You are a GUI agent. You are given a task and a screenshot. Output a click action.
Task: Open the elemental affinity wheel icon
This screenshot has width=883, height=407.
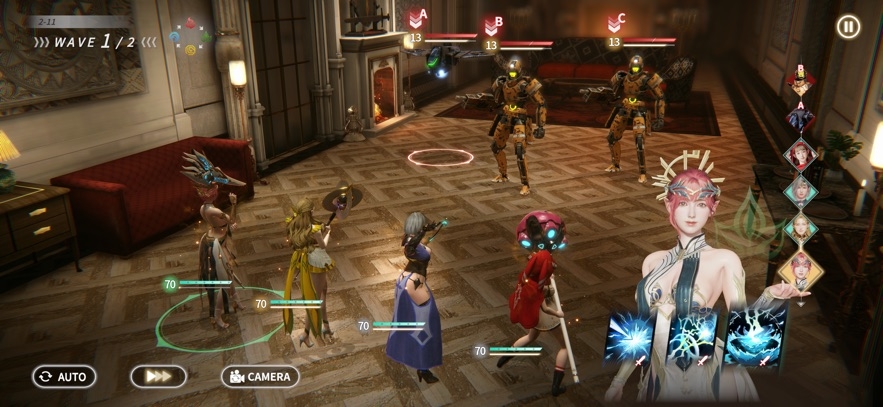pos(190,36)
